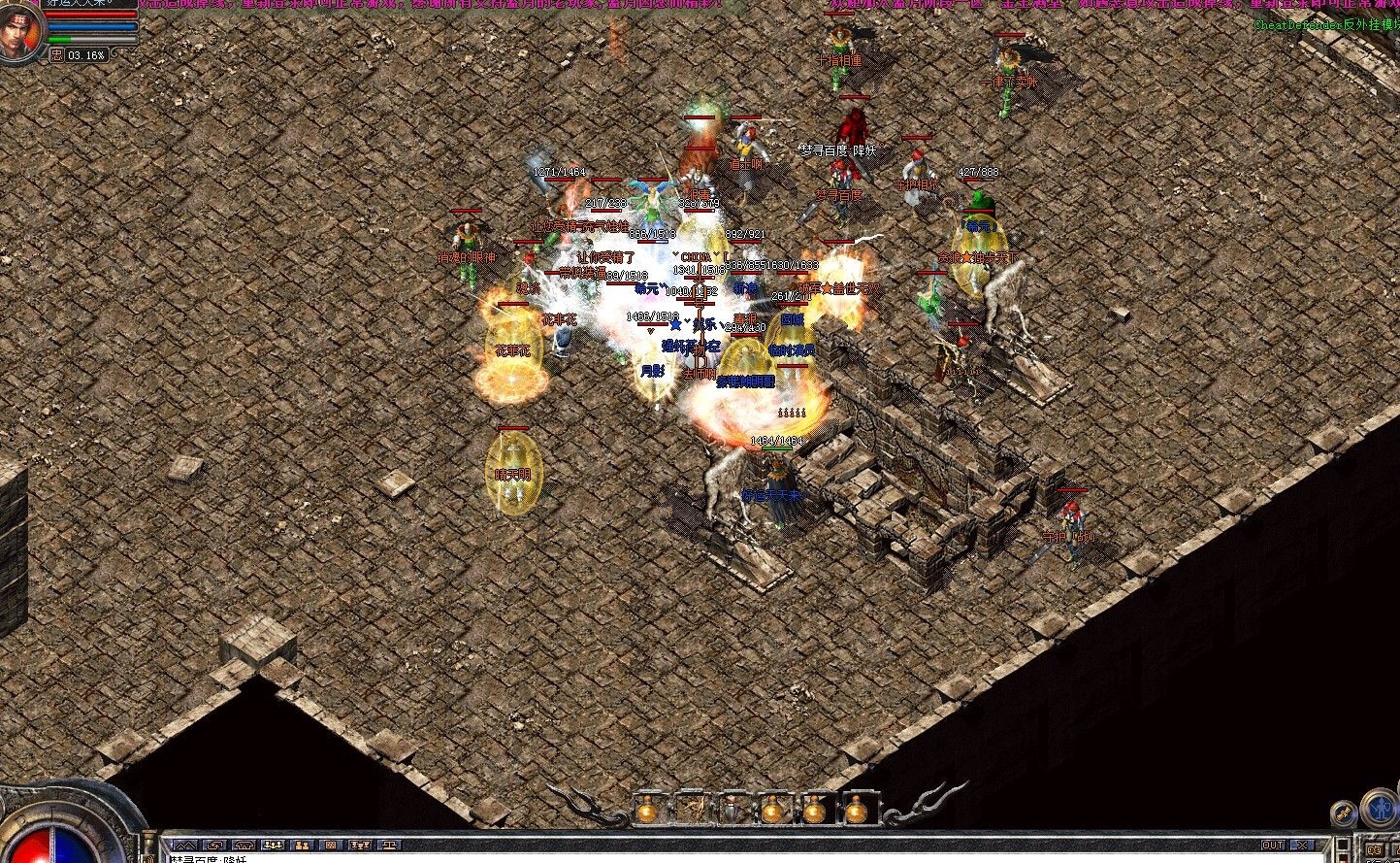Toggle the two-person chat filter icon
Viewport: 1400px width, 863px height.
[302, 846]
